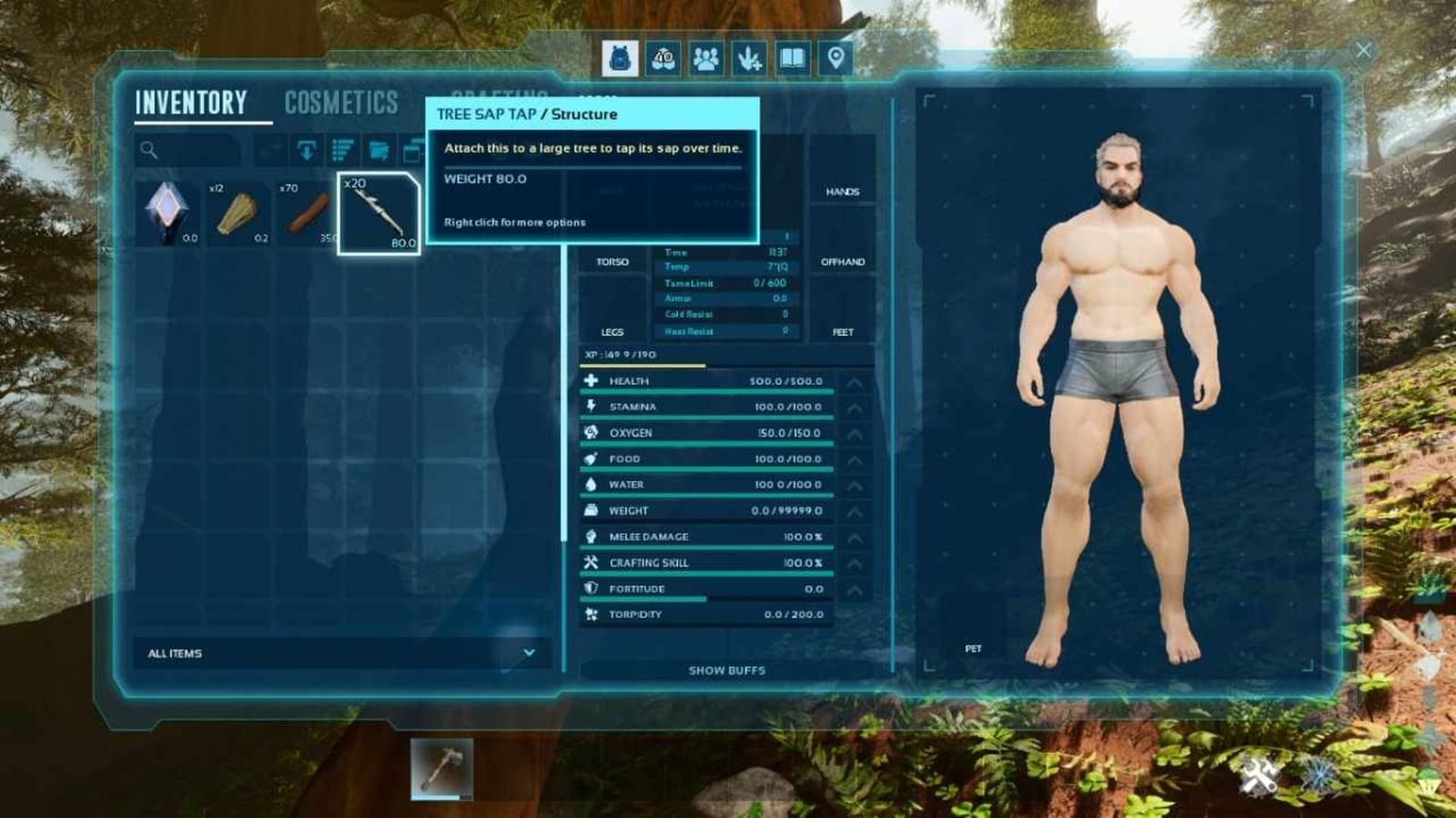Open the Tribe management icon
1456x818 pixels.
pyautogui.click(x=706, y=58)
